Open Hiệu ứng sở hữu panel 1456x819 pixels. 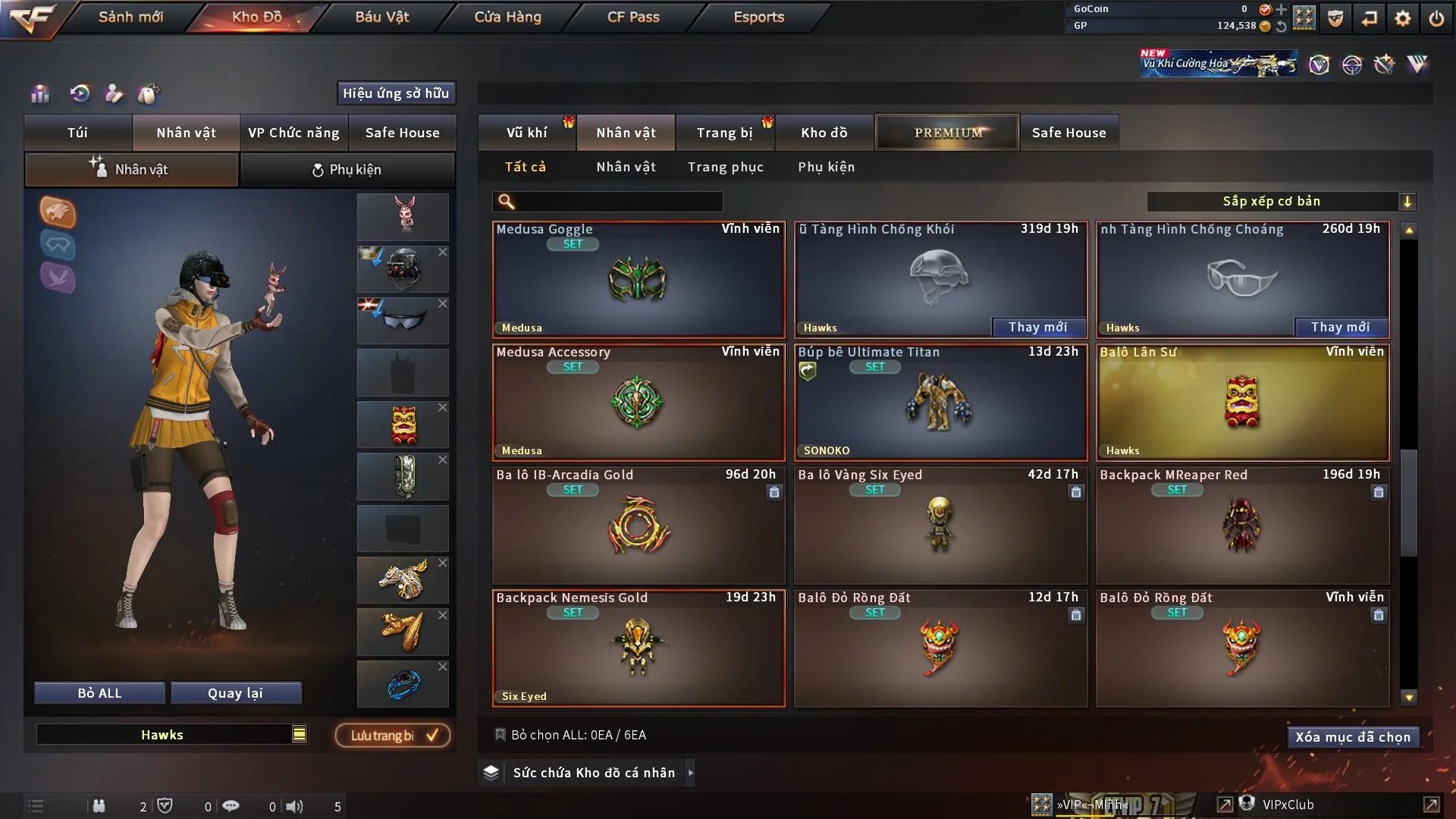coord(396,93)
